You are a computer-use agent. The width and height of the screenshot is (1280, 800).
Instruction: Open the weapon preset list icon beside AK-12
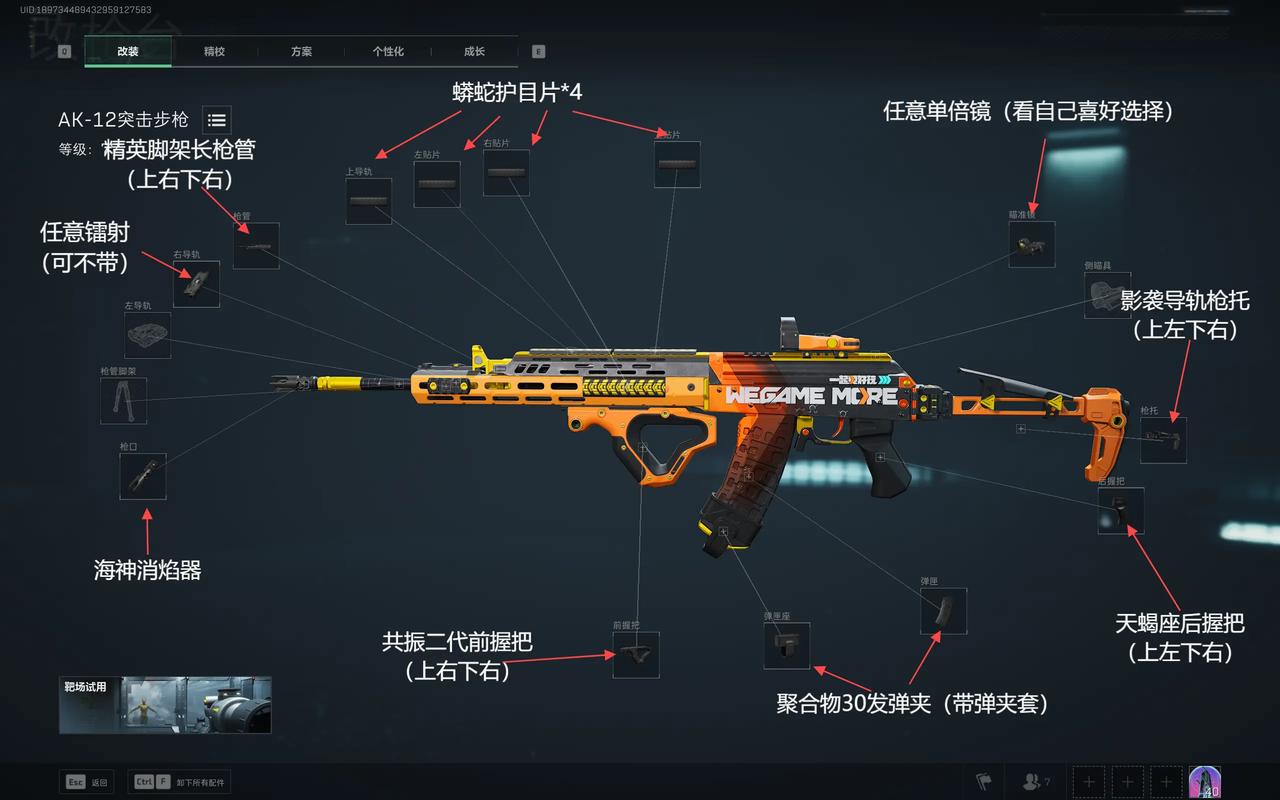216,120
